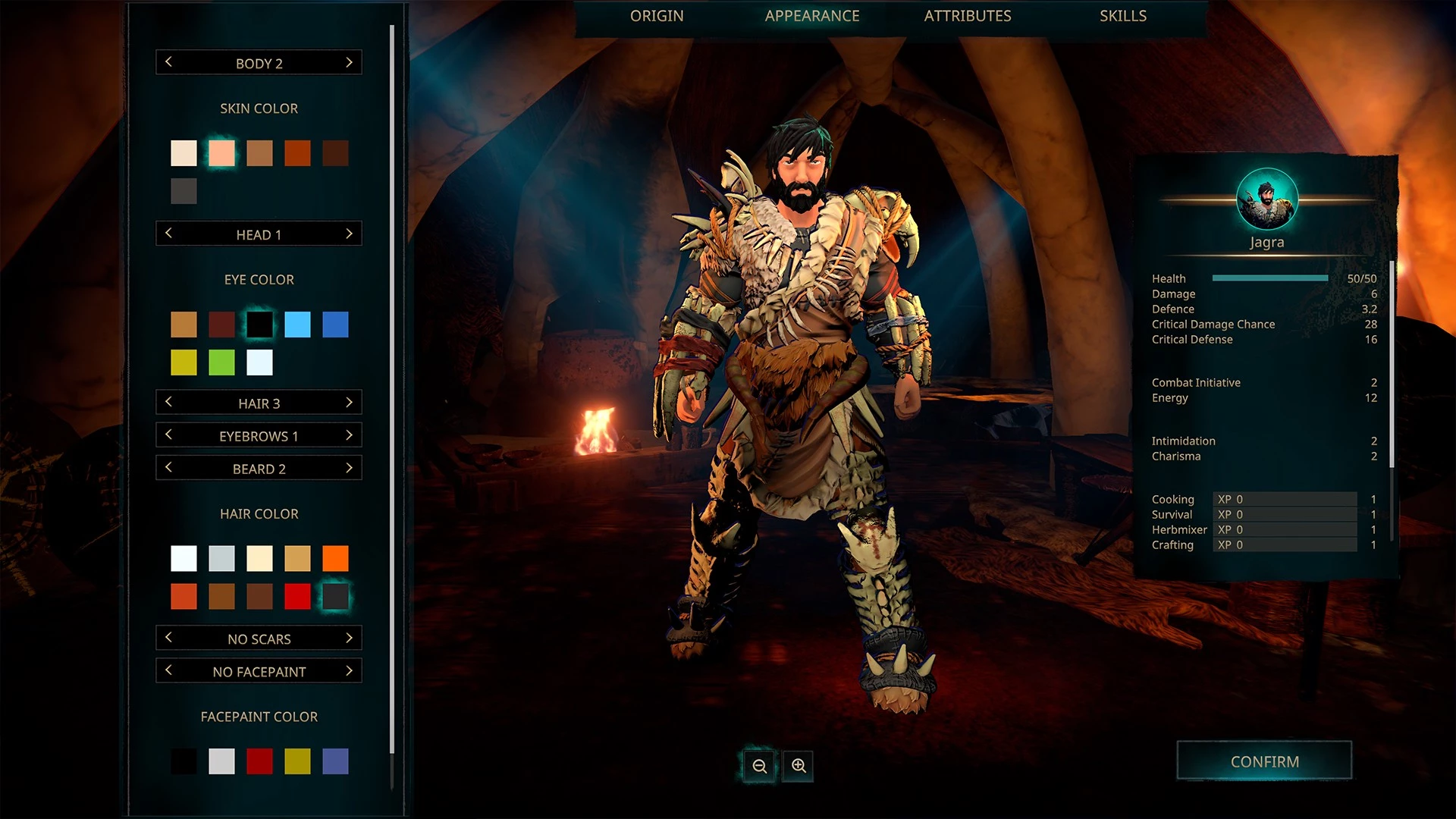The width and height of the screenshot is (1456, 819).
Task: Zoom out the character preview
Action: click(759, 766)
